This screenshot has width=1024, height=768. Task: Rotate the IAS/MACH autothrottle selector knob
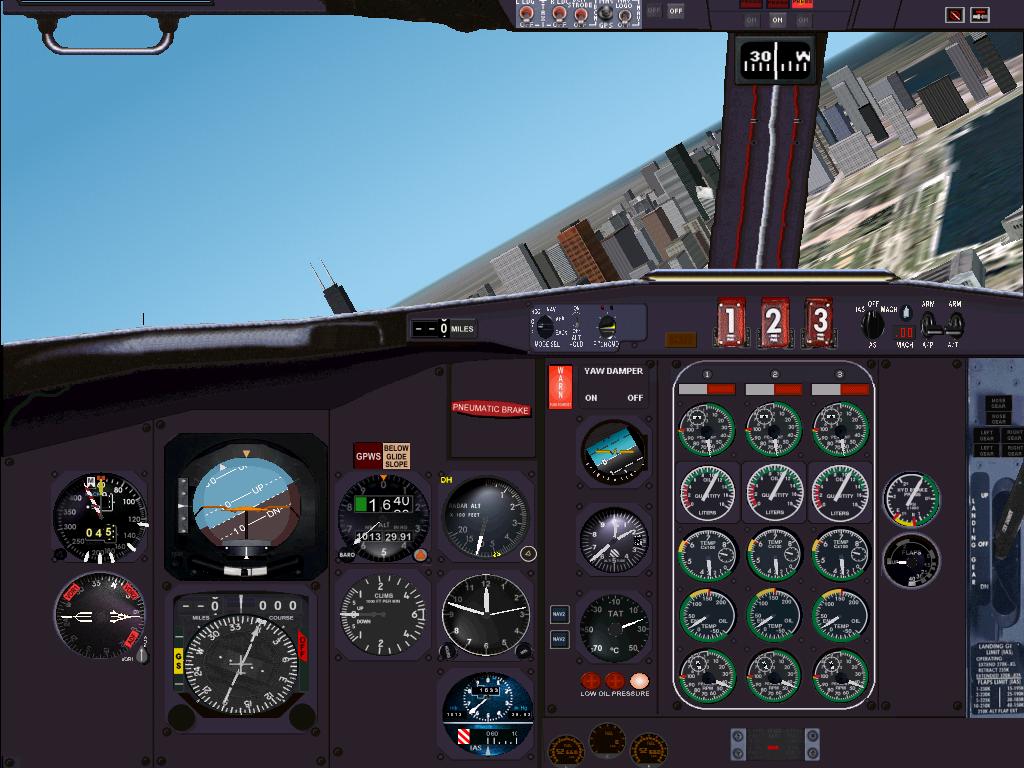[873, 323]
